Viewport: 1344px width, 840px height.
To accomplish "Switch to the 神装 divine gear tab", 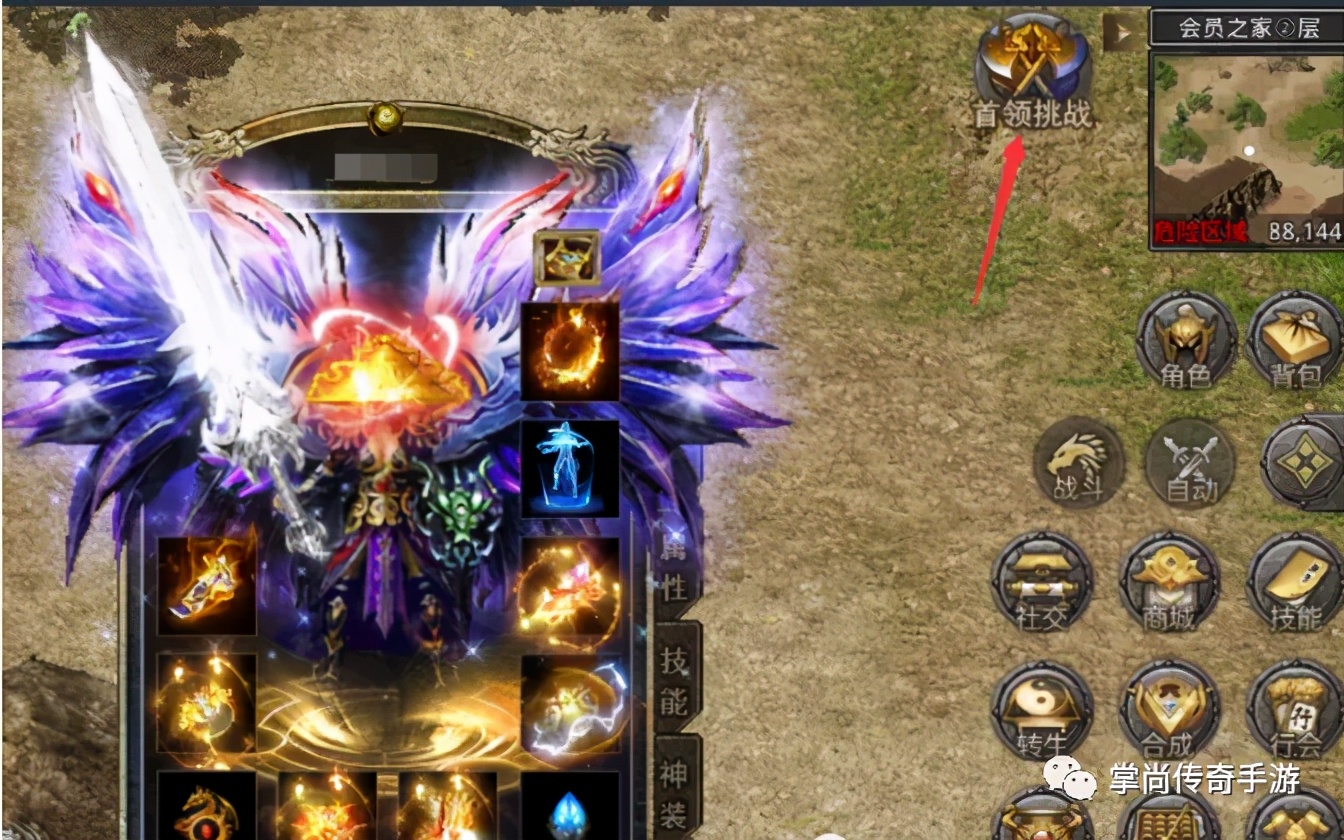I will 677,790.
